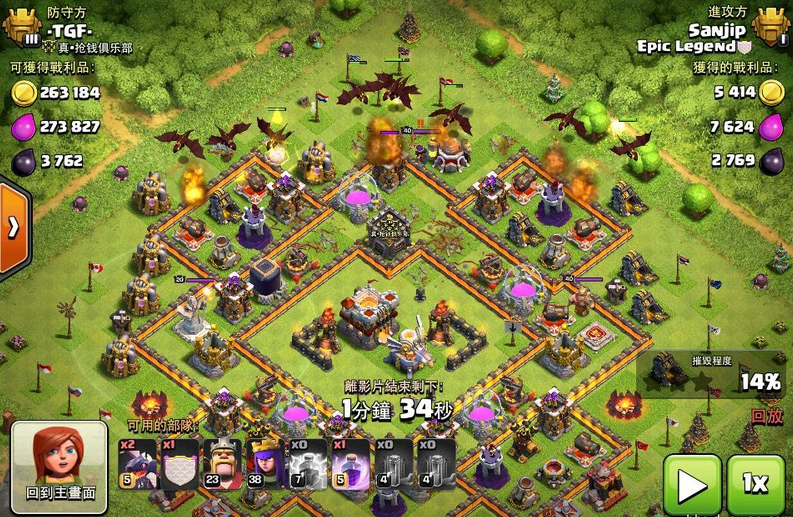The image size is (793, 517).
Task: Choose the Barbarian King hero slot
Action: (x=223, y=464)
